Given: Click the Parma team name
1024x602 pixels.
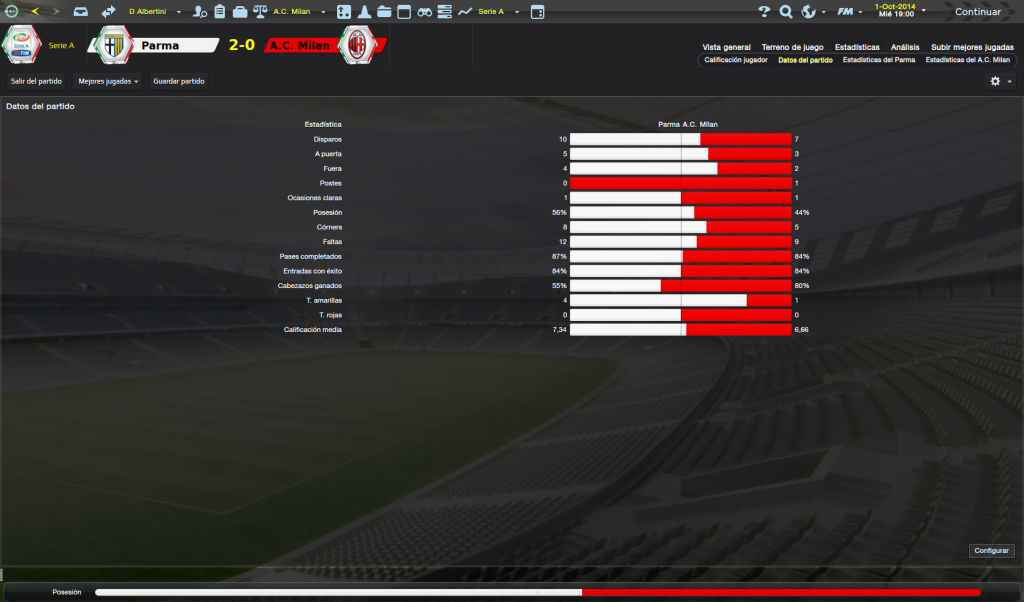Looking at the screenshot, I should [160, 46].
